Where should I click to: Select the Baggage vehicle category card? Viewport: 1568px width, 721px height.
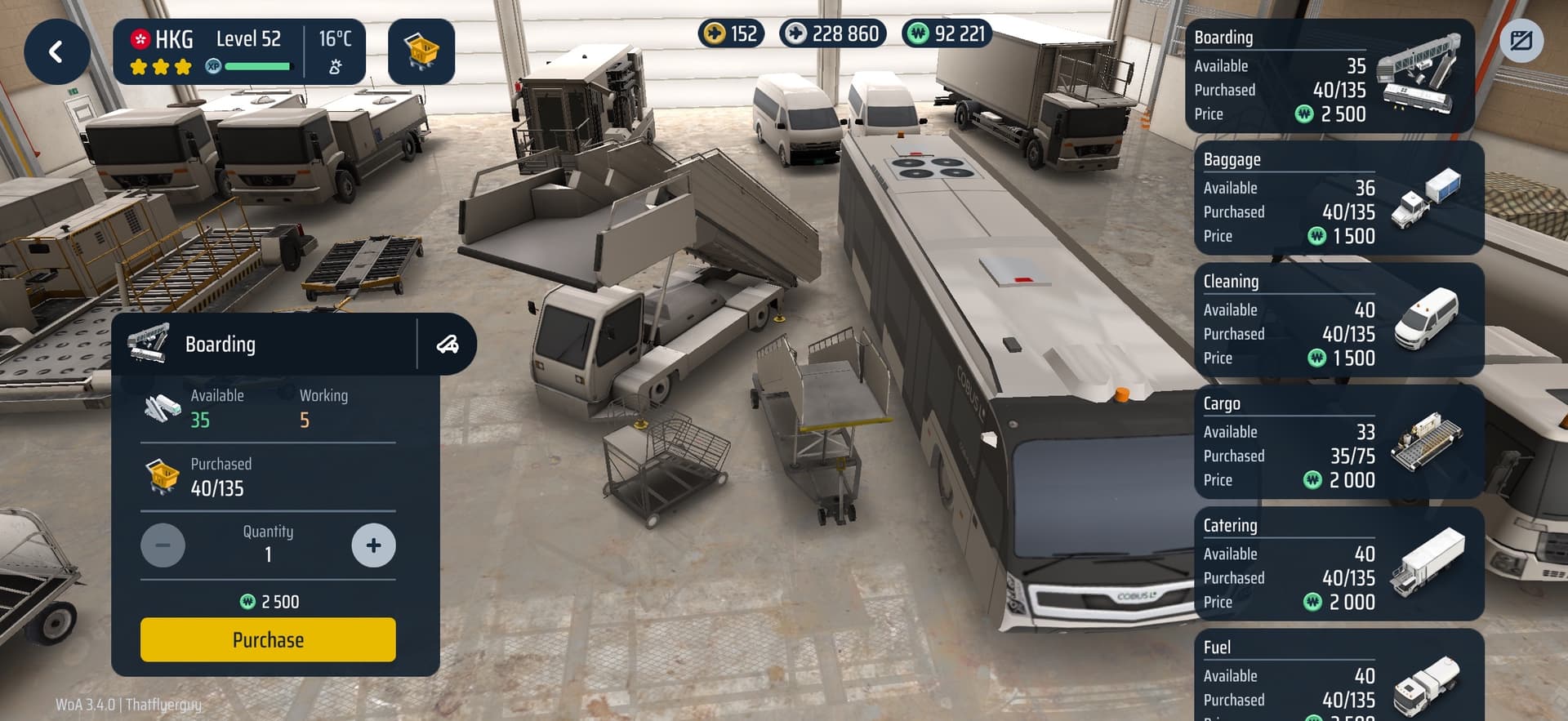pos(1338,198)
